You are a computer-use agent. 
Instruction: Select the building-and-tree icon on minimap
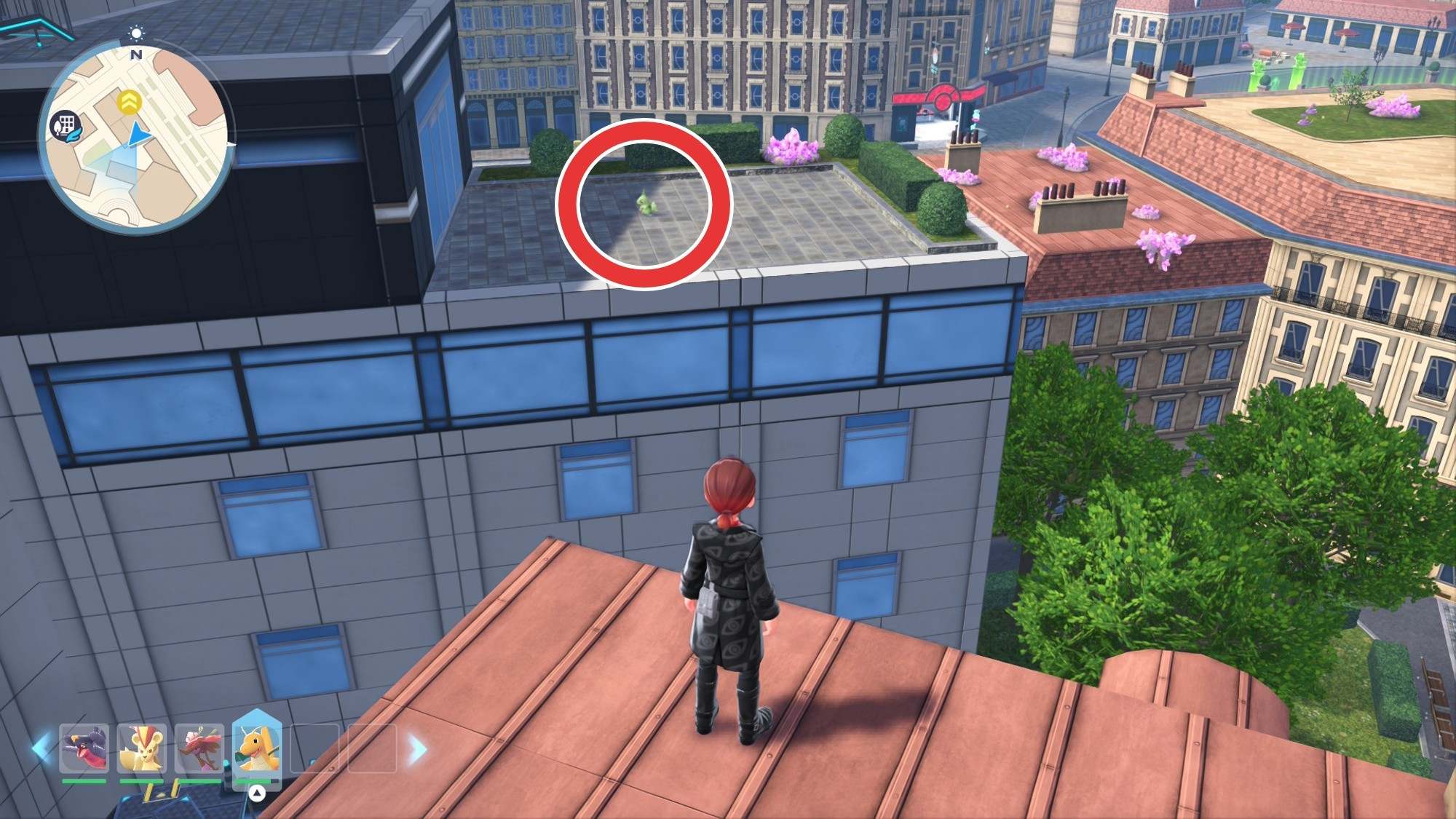[65, 125]
